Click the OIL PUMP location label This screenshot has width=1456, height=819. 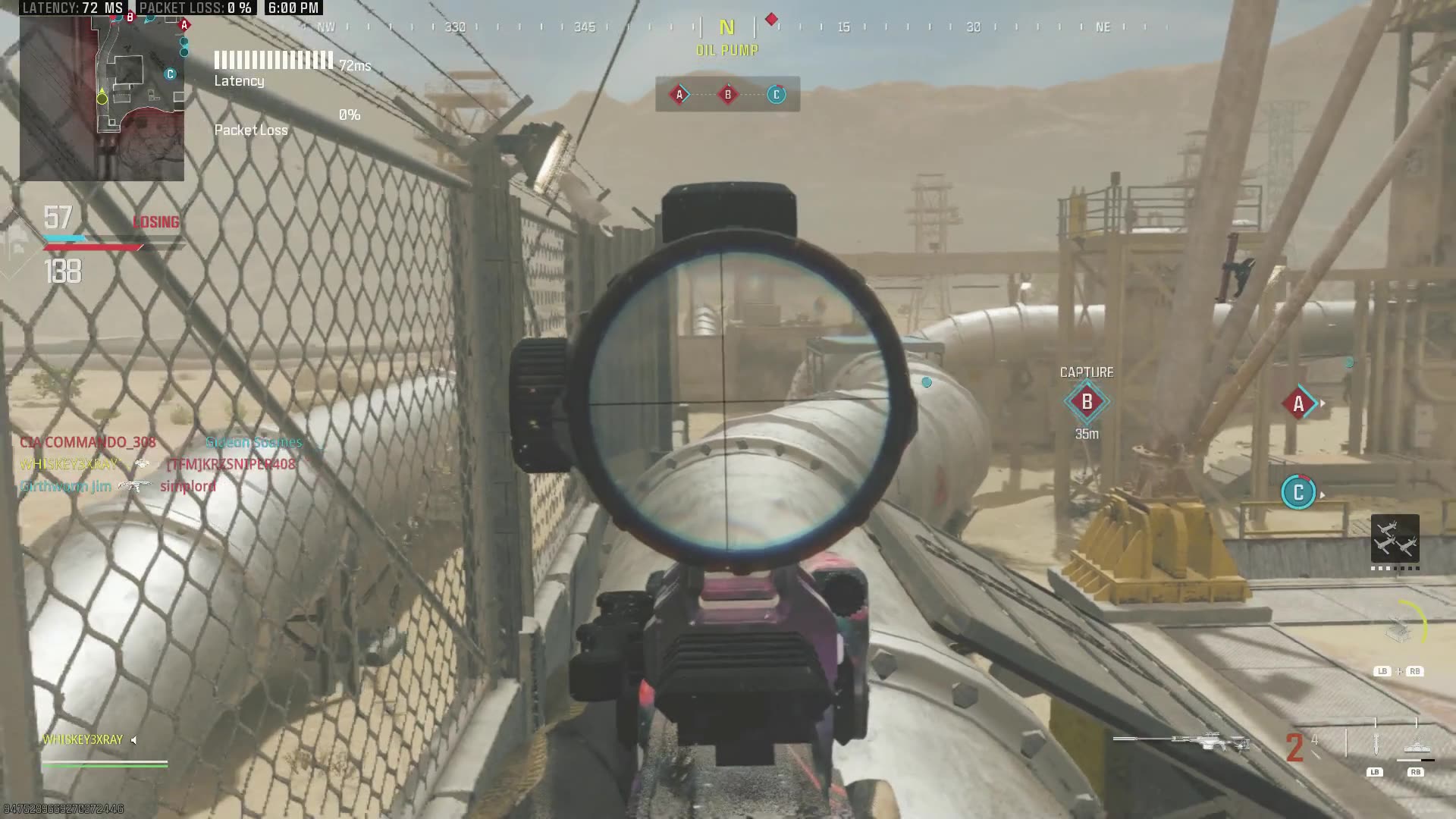coord(726,50)
